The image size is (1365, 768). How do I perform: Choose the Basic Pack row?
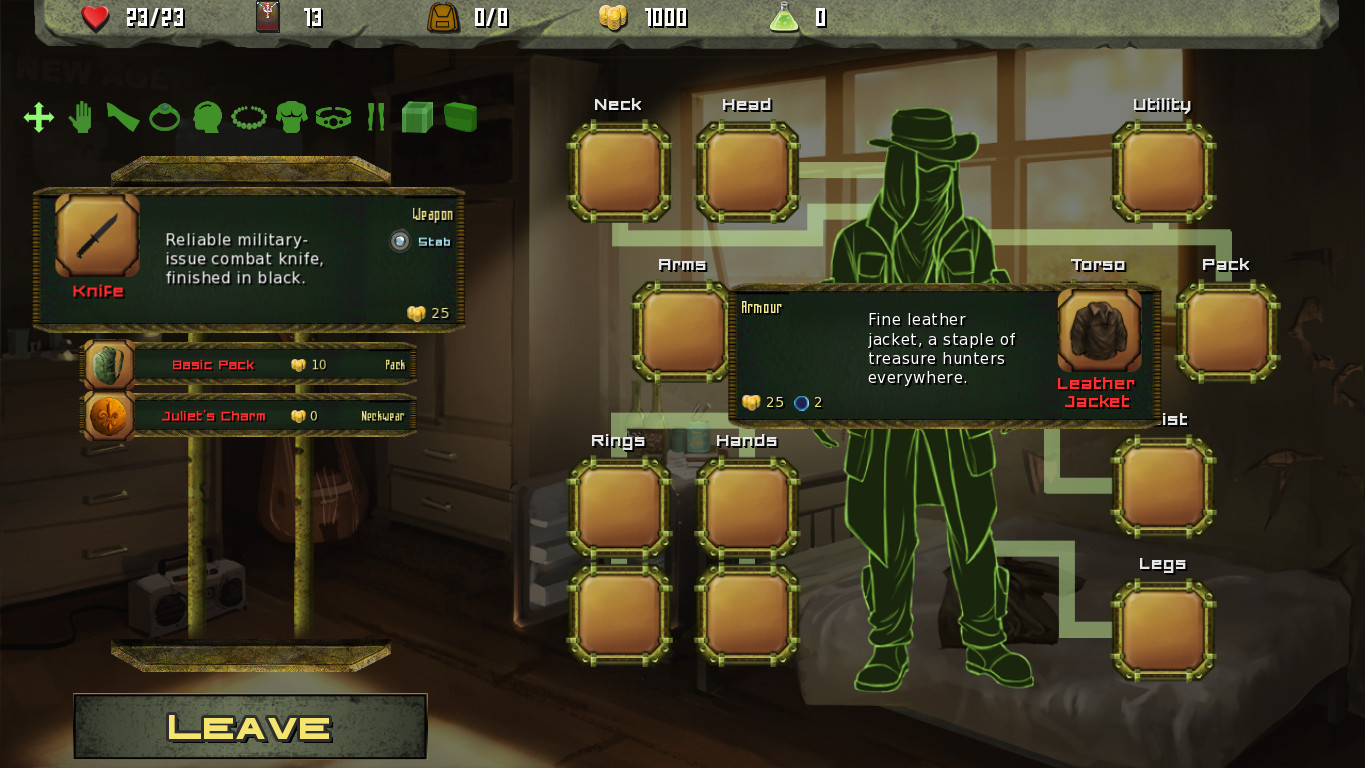(x=250, y=365)
